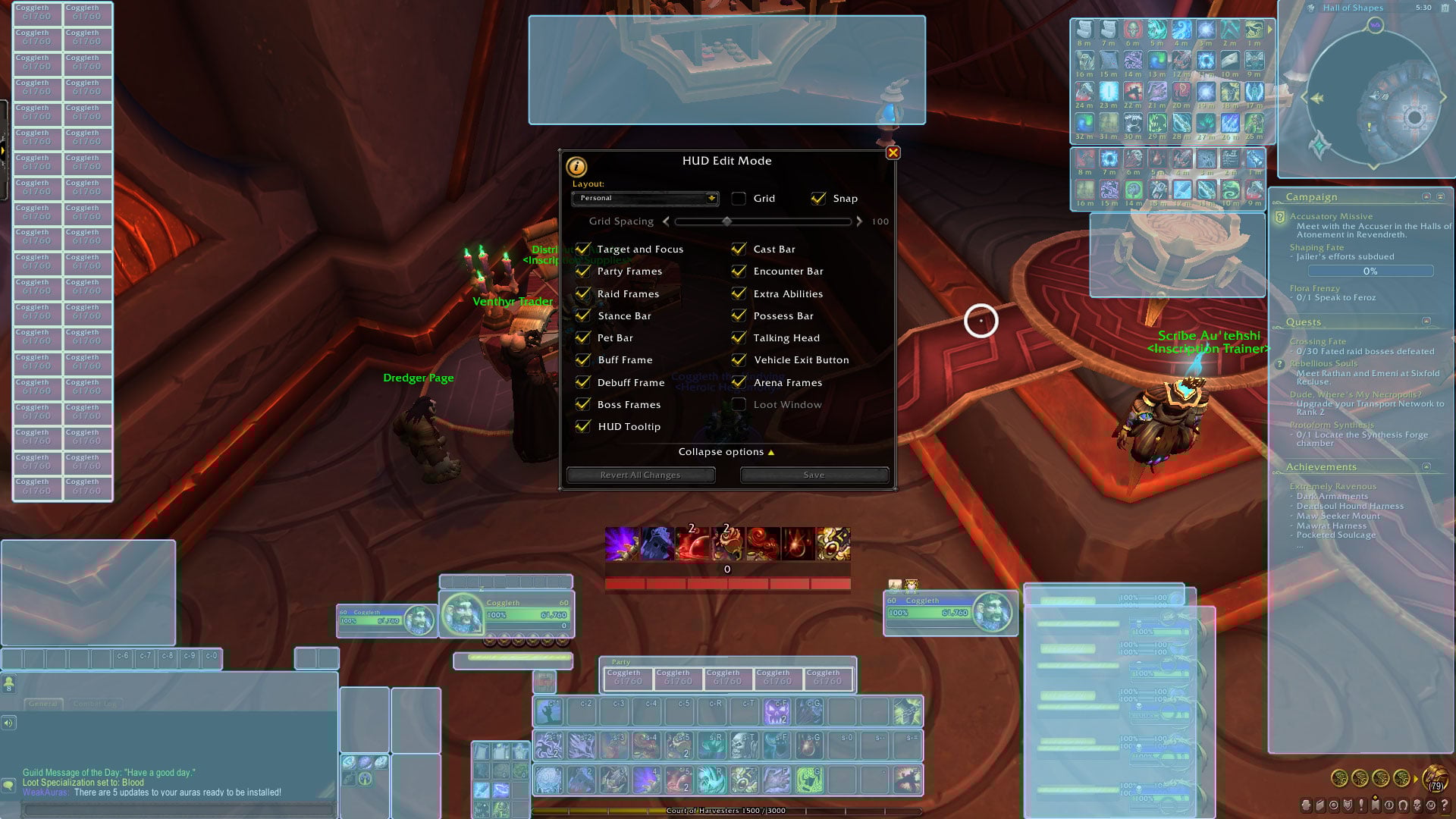Image resolution: width=1456 pixels, height=819 pixels.
Task: Toggle the Buff Frame checkbox
Action: coord(583,360)
